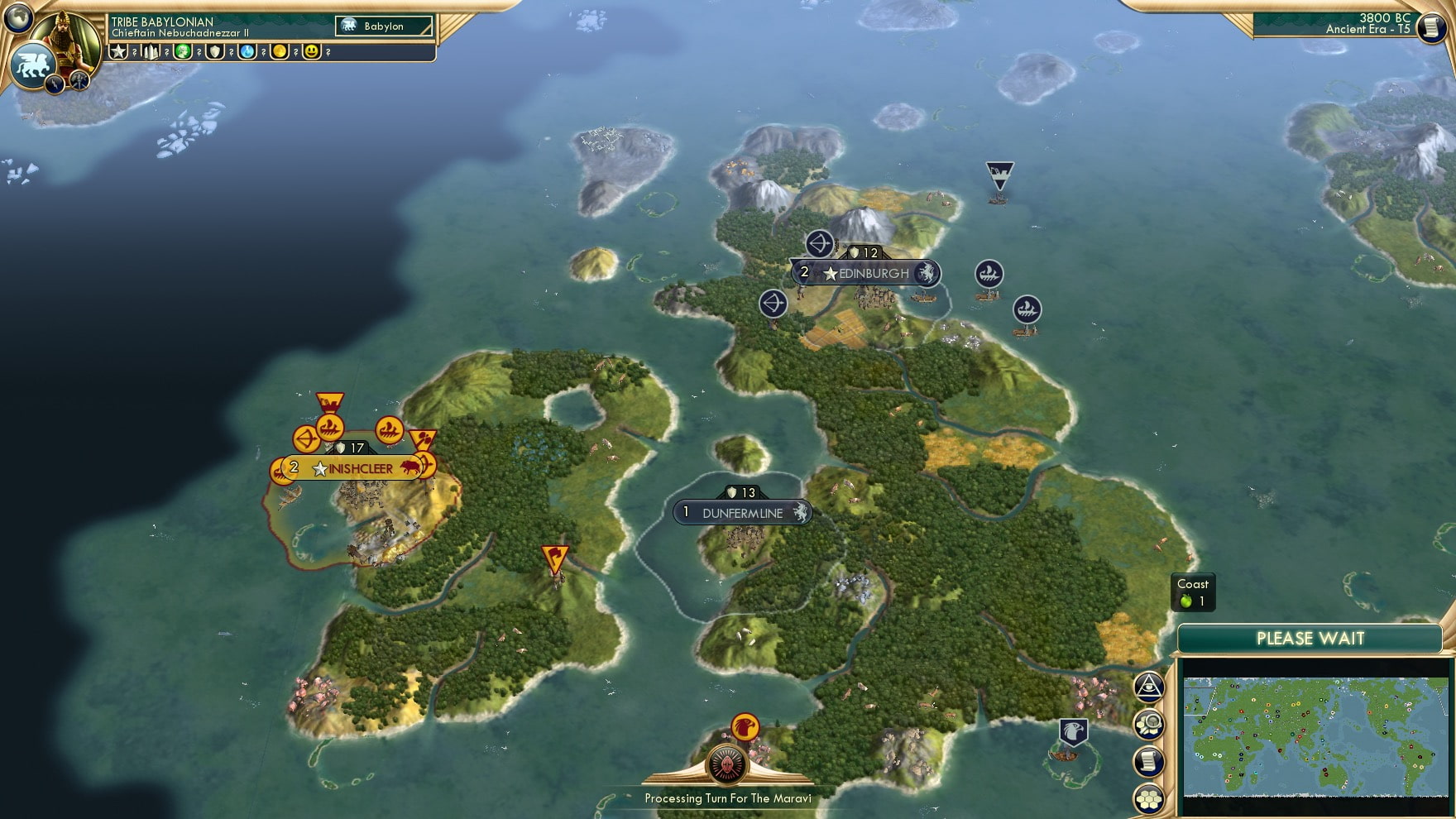The width and height of the screenshot is (1456, 819).
Task: Open the blue science flask icon
Action: tap(247, 51)
